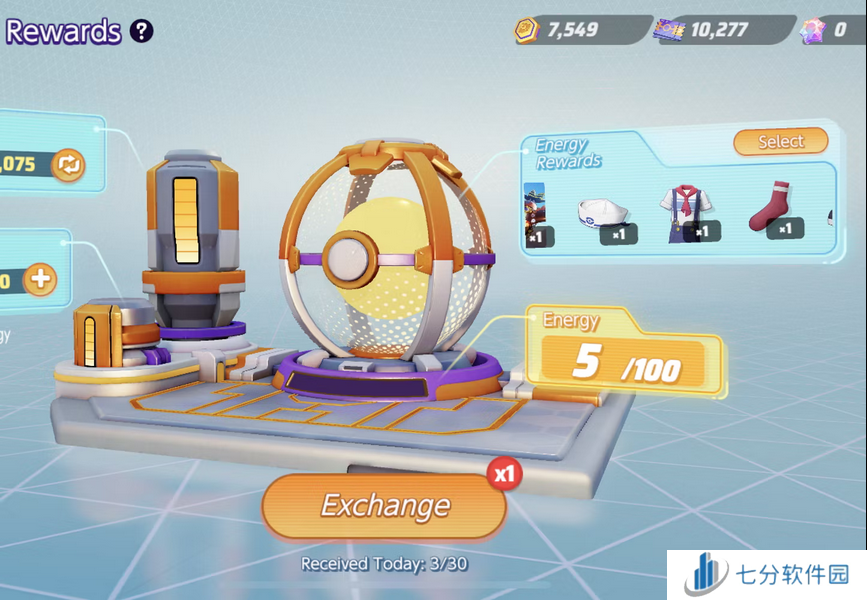Image resolution: width=867 pixels, height=600 pixels.
Task: Open the gem currency counter
Action: [831, 30]
